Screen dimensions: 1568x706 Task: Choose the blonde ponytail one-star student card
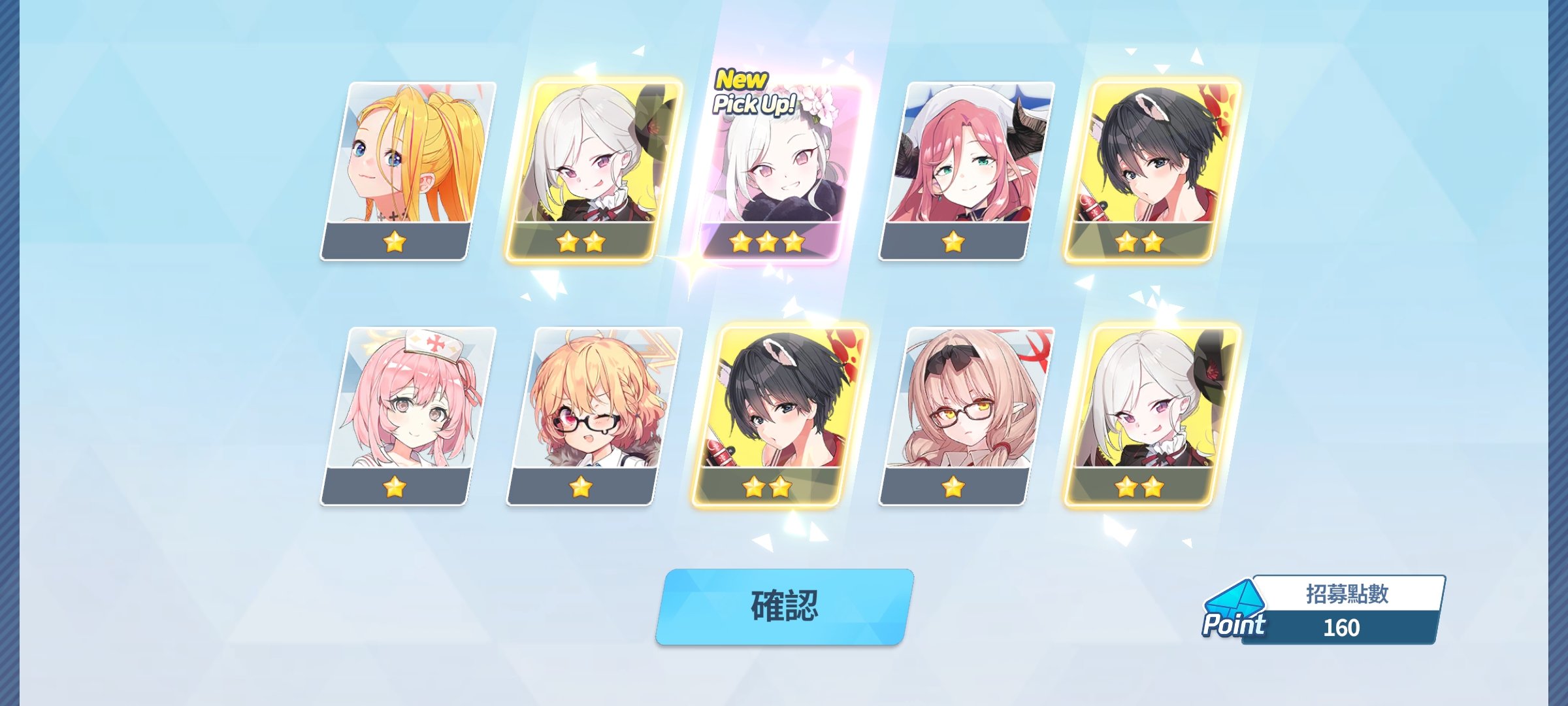408,171
